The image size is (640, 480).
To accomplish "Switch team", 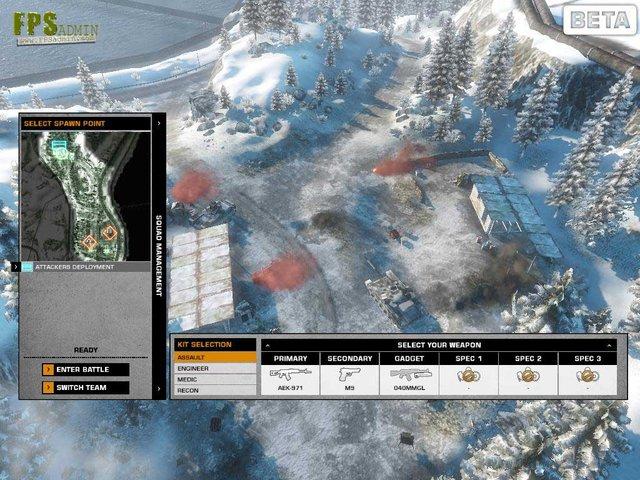I will (x=85, y=388).
